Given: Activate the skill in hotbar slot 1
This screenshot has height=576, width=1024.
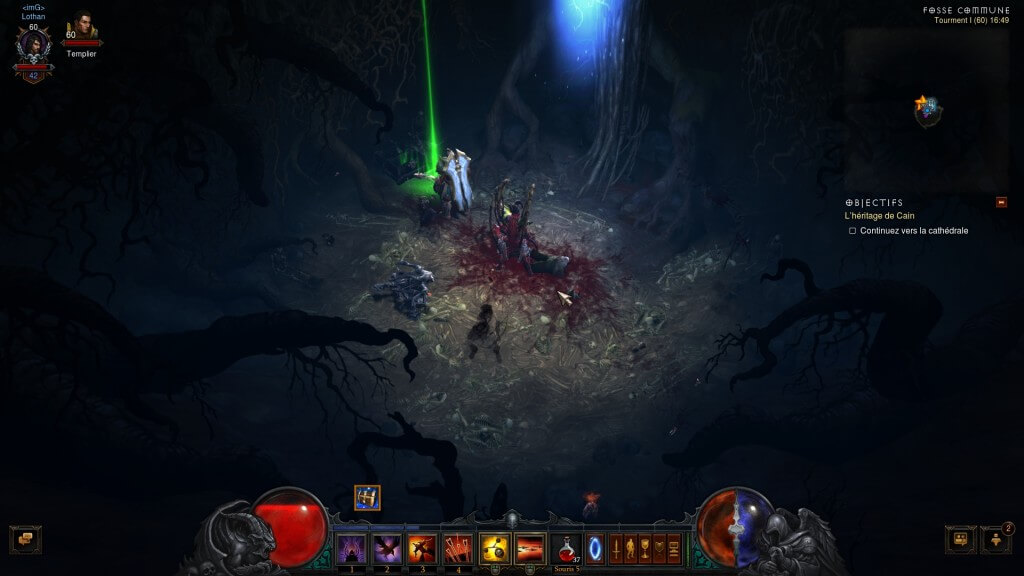Looking at the screenshot, I should point(350,549).
